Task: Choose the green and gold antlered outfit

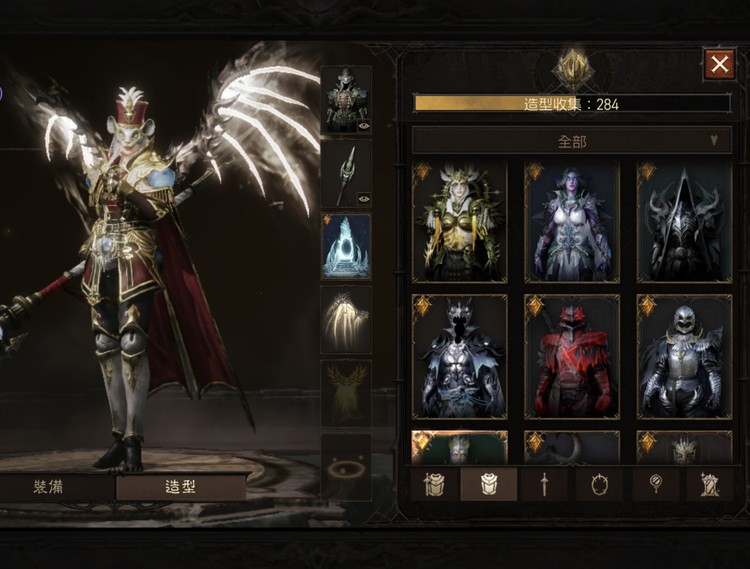Action: [460, 222]
